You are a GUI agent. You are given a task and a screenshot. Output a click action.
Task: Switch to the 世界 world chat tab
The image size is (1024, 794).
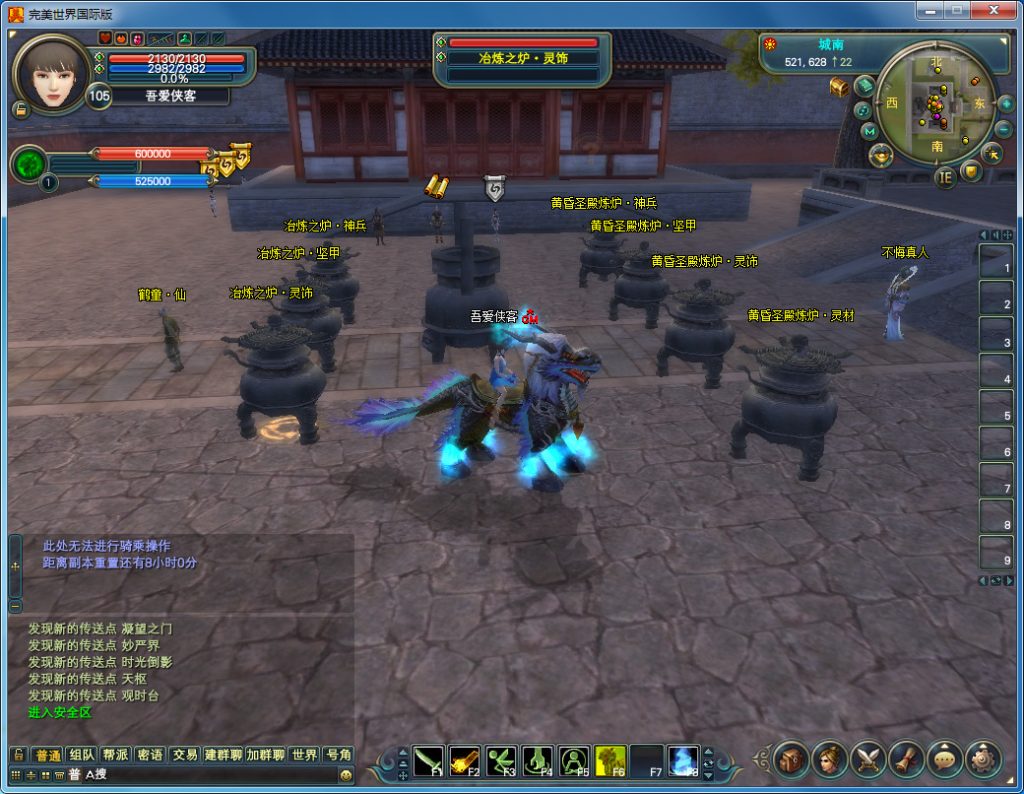click(x=304, y=755)
